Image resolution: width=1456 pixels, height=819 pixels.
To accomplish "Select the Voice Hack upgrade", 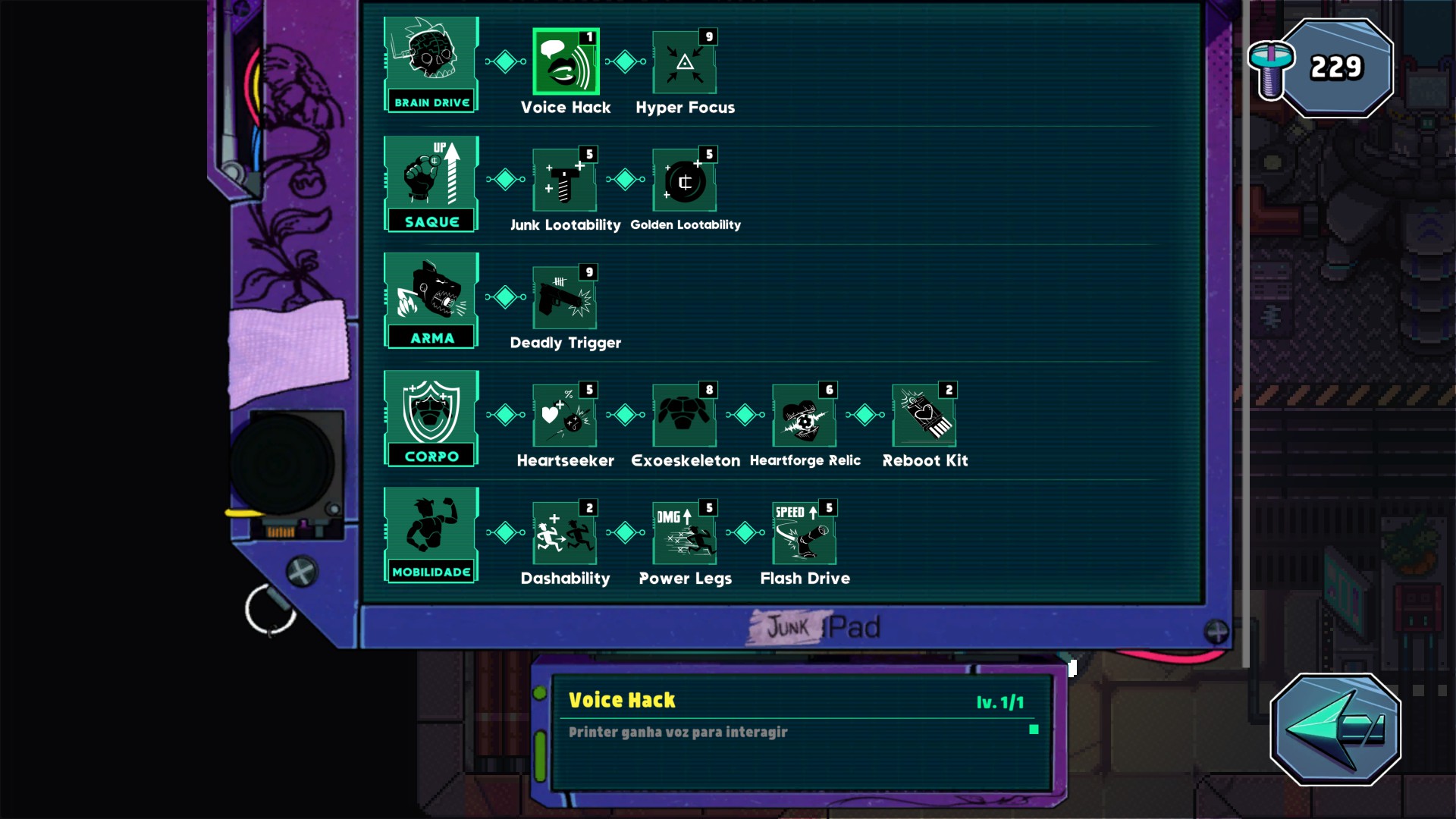I will 566,62.
